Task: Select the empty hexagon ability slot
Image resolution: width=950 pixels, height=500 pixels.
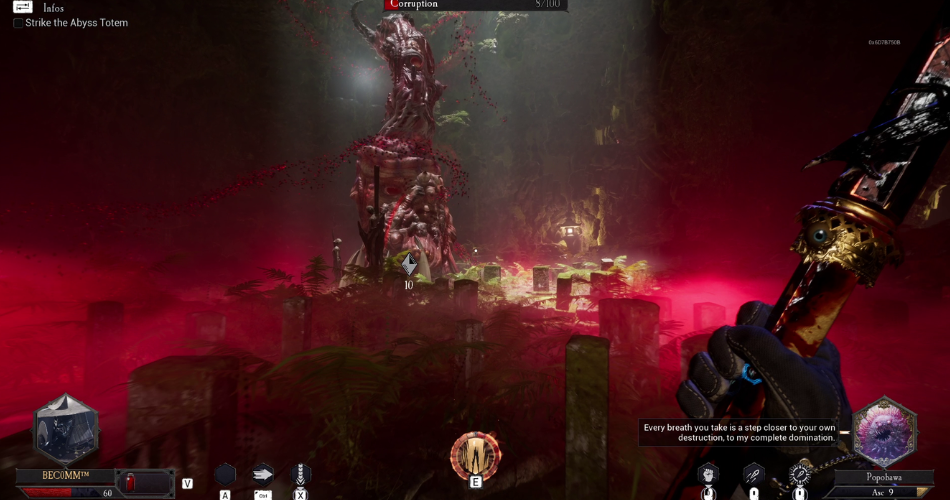Action: [x=225, y=474]
